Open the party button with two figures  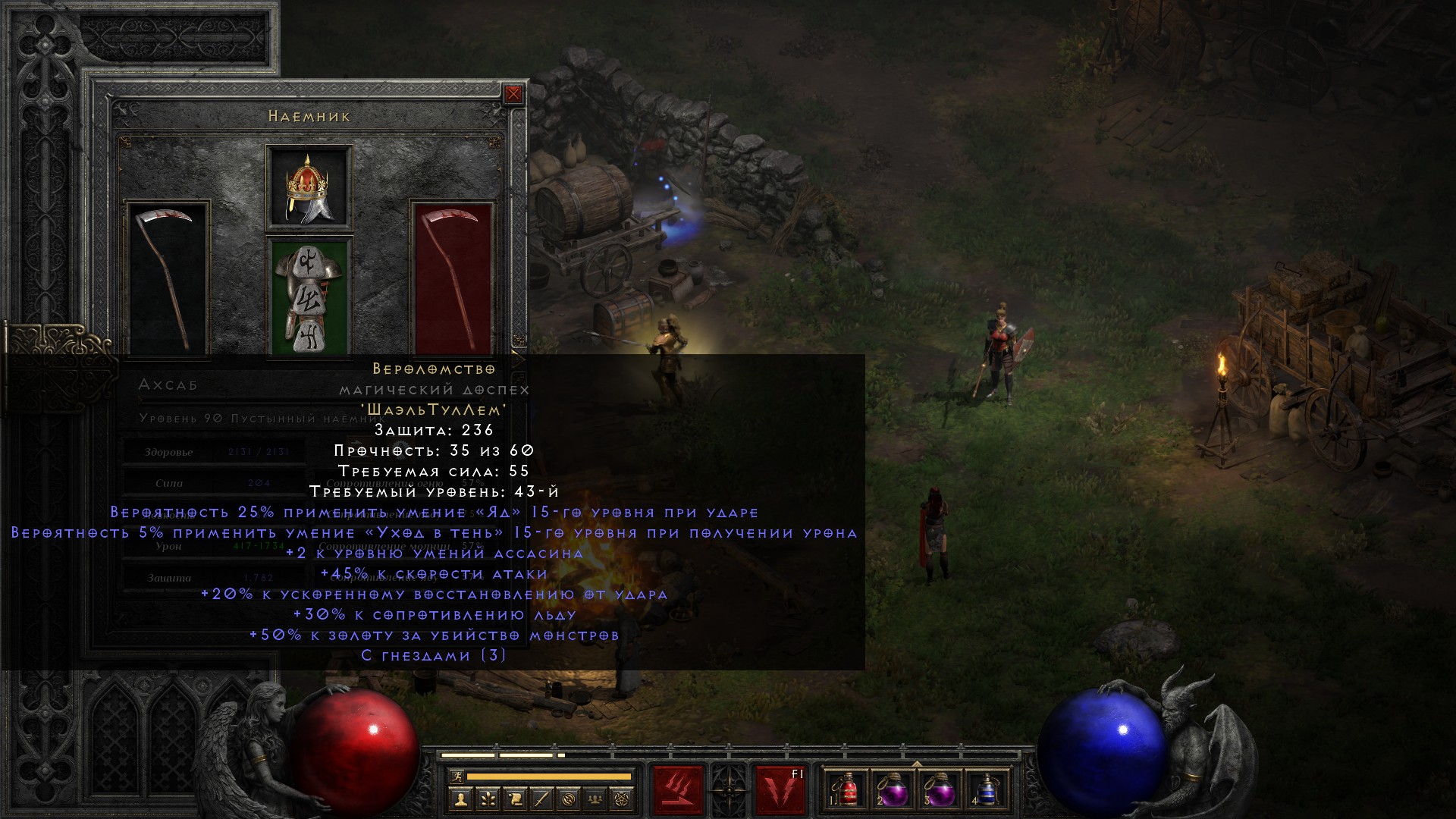597,799
